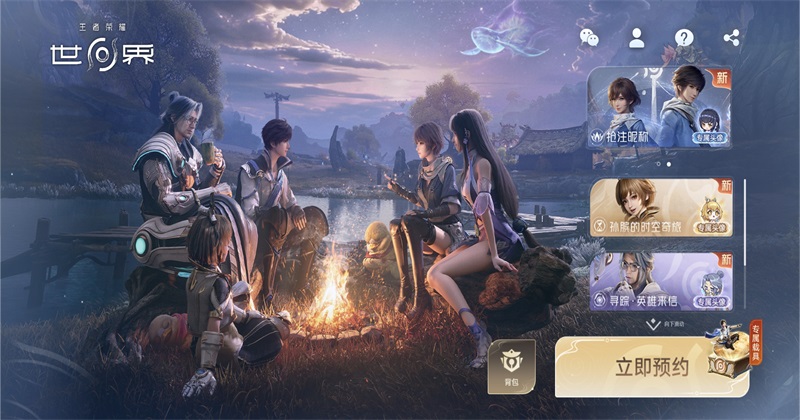
Task: Open the WeChat icon
Action: click(589, 38)
